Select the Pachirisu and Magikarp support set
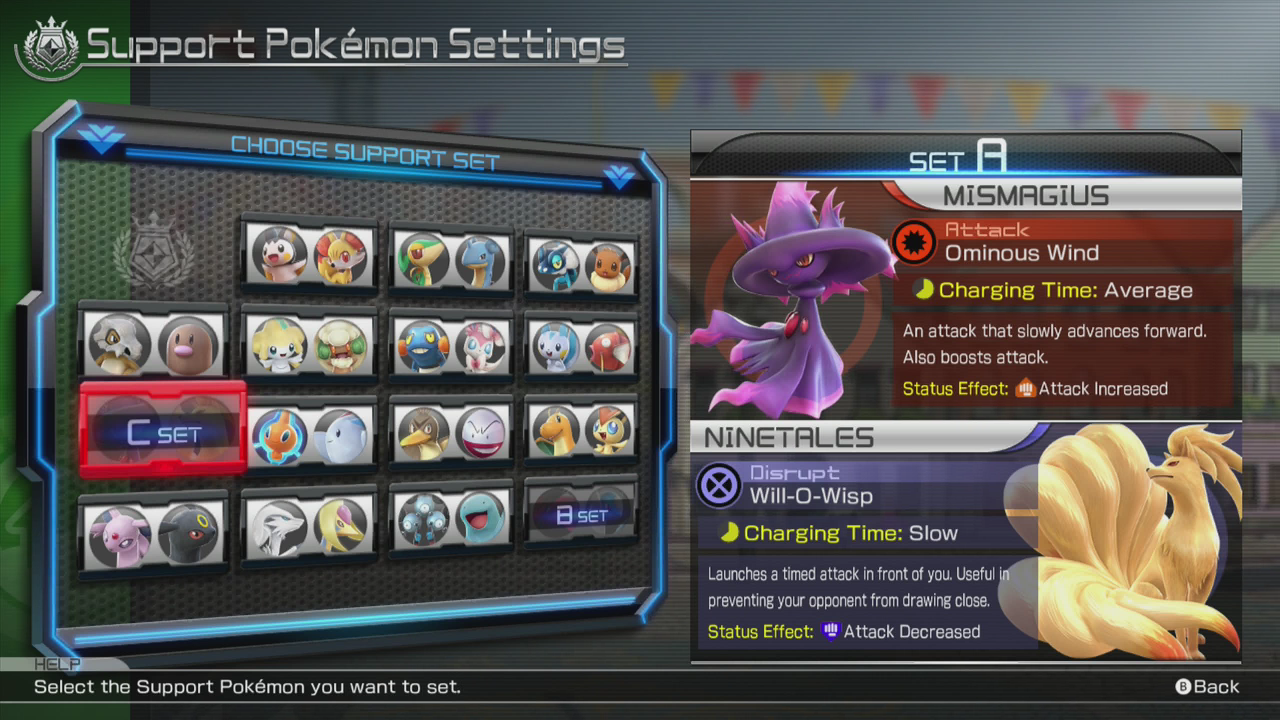1280x720 pixels. pos(582,347)
